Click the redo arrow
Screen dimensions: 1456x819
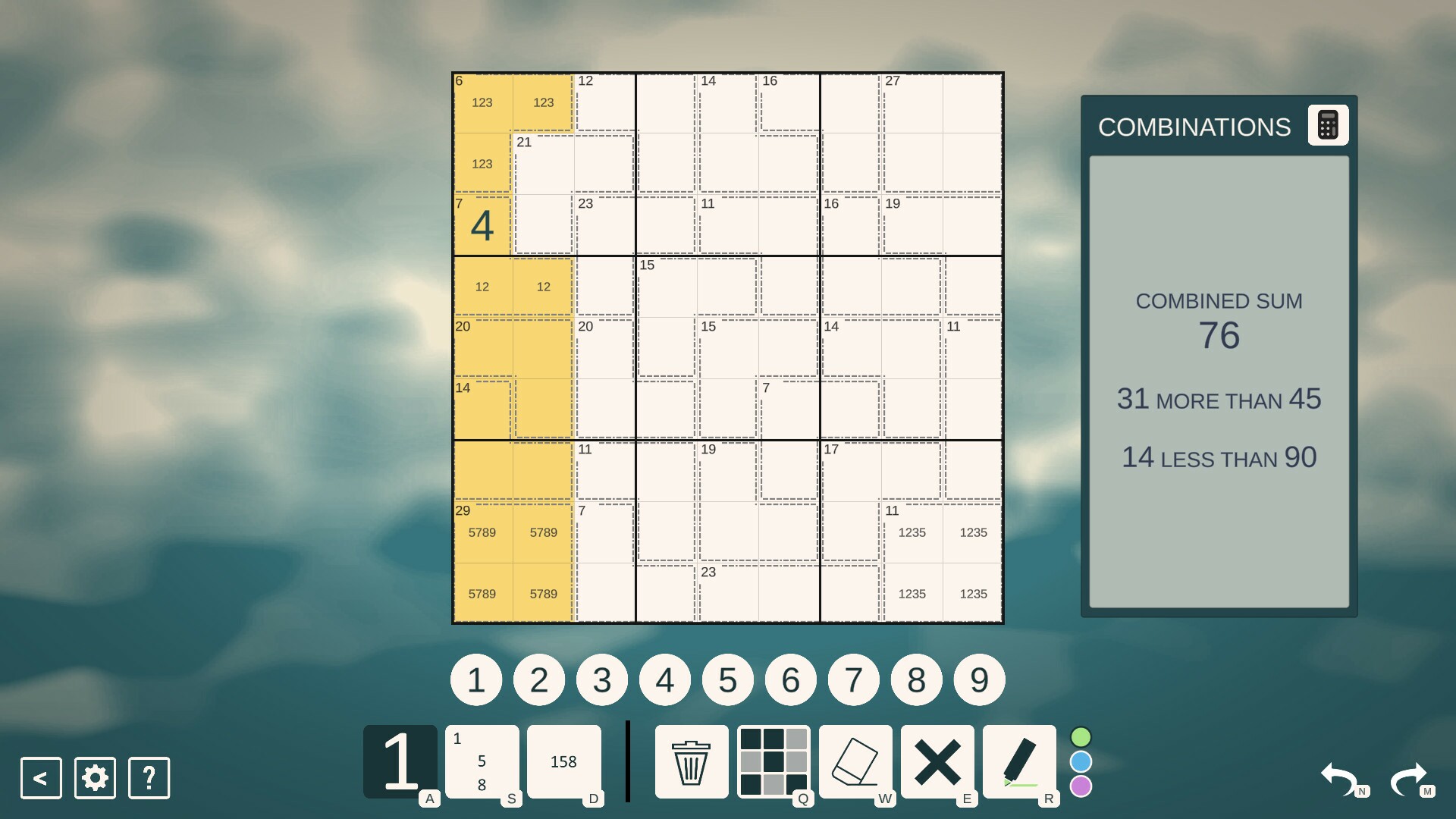tap(1409, 778)
